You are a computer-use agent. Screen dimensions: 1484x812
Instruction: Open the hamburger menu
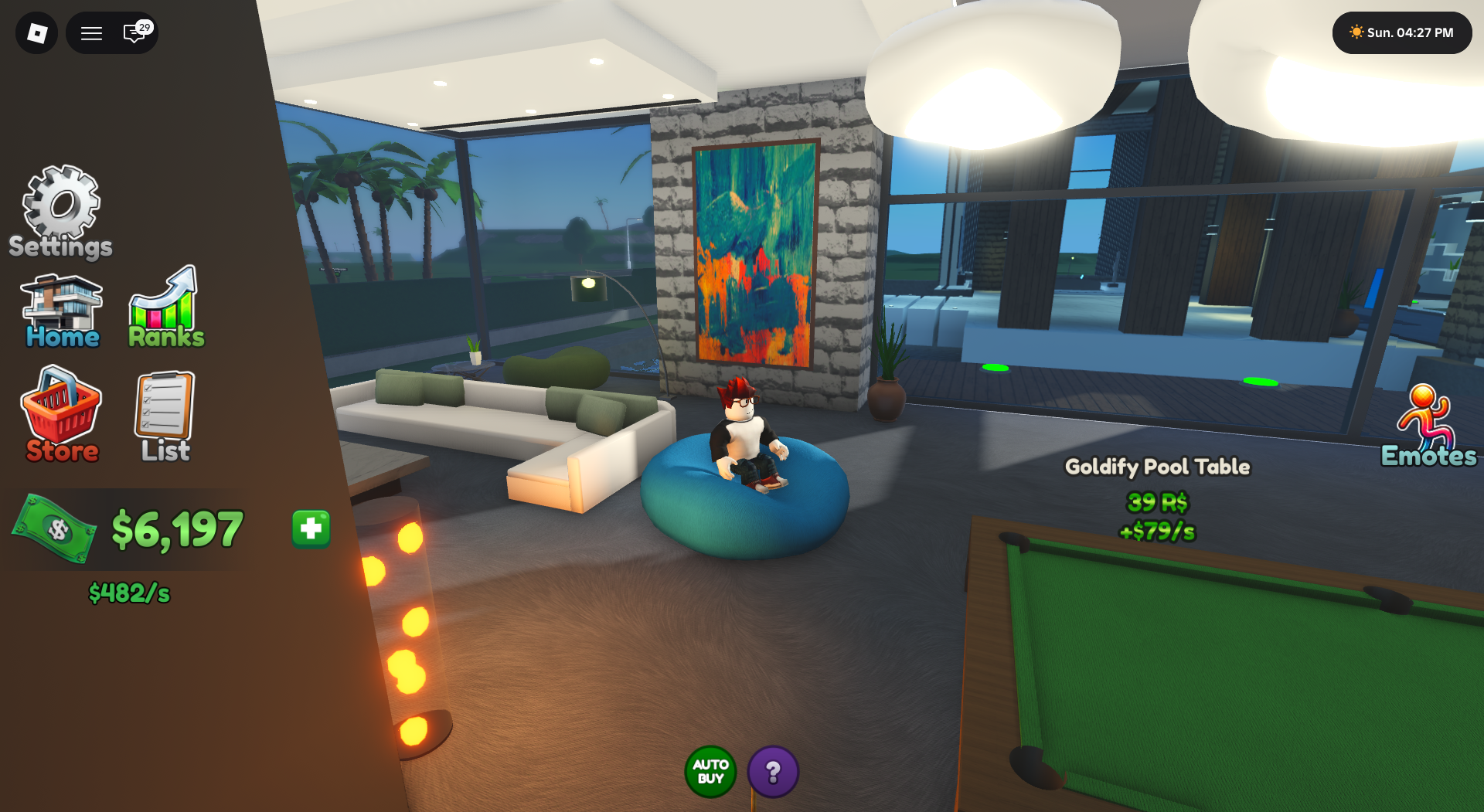point(90,33)
